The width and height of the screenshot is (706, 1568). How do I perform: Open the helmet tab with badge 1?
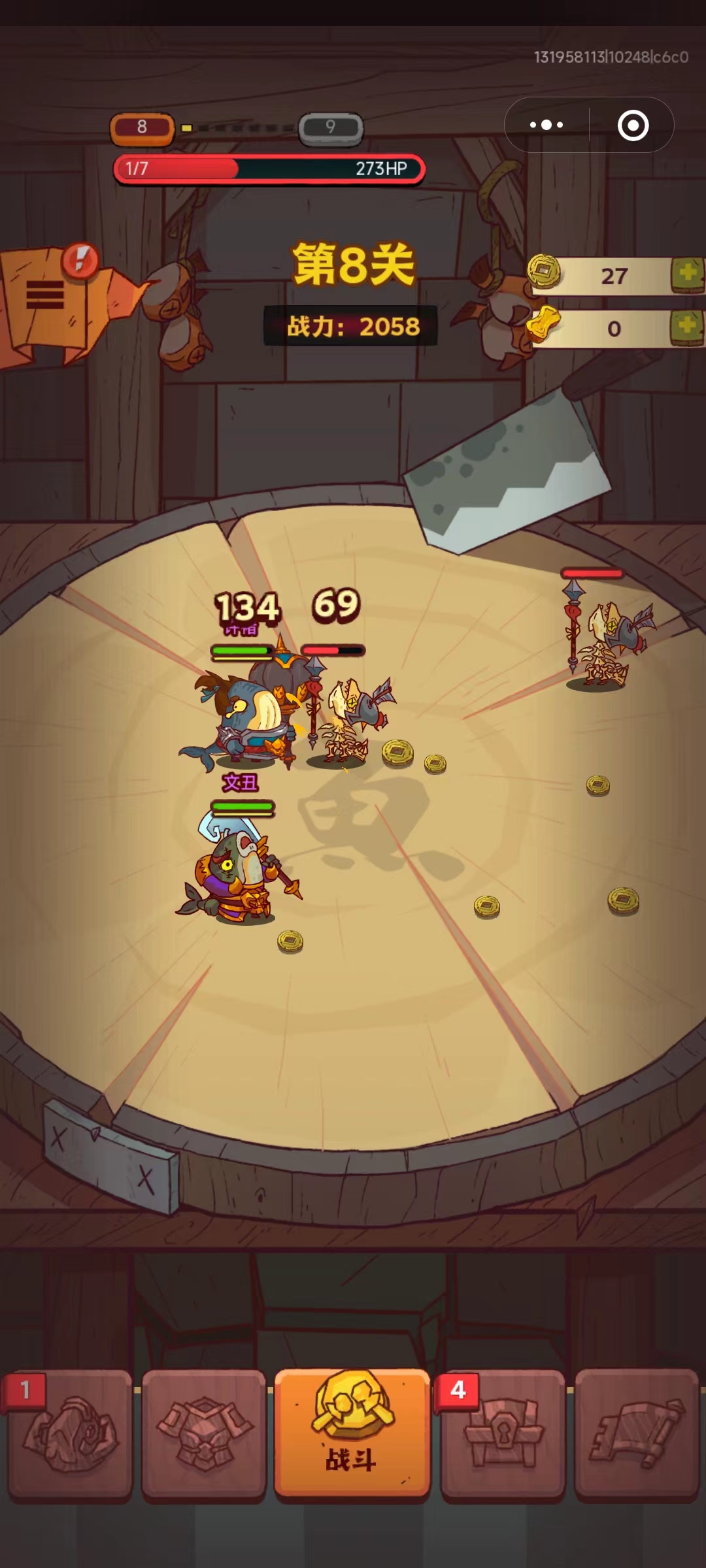tap(70, 1433)
